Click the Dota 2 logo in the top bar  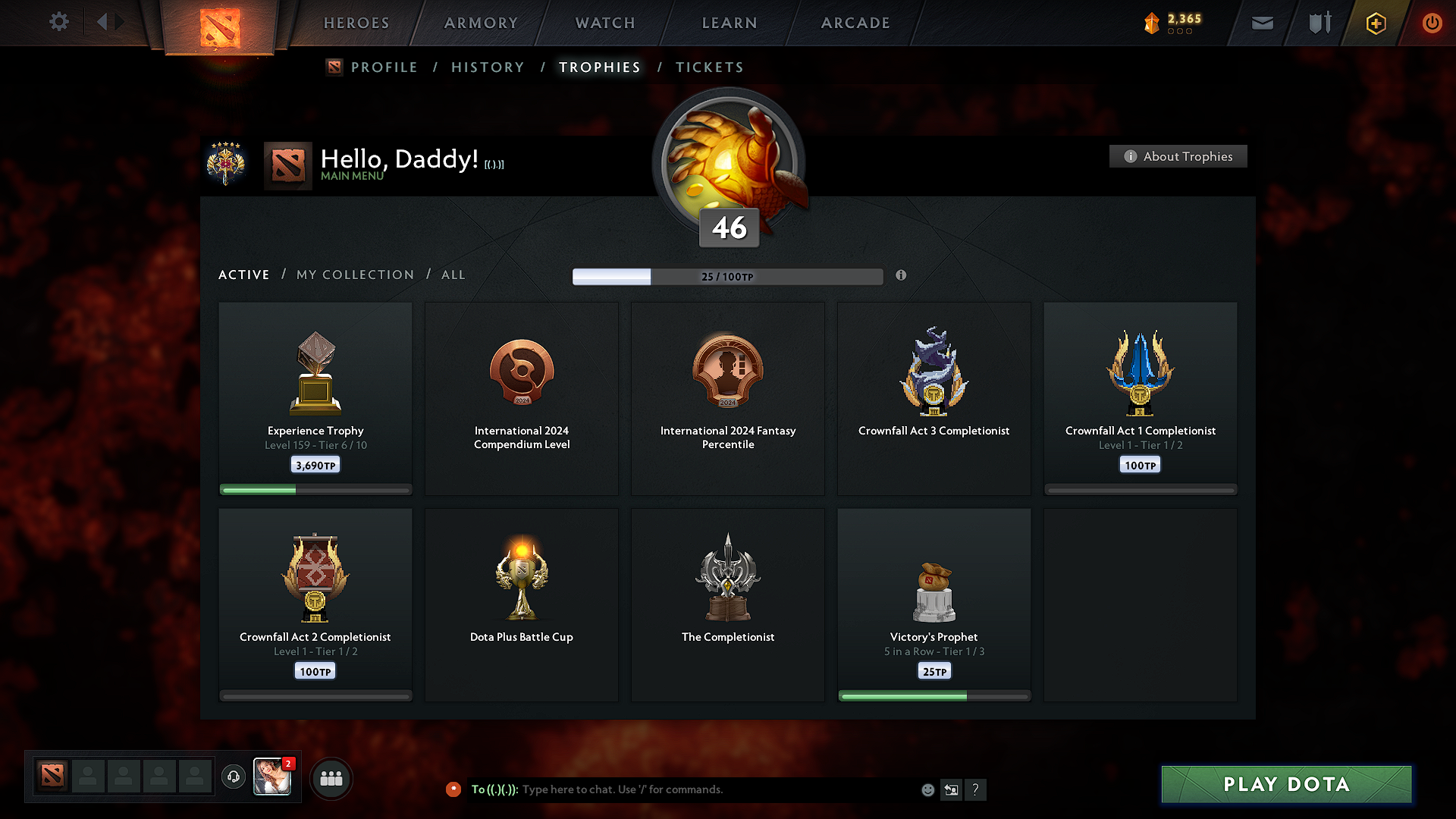[220, 23]
